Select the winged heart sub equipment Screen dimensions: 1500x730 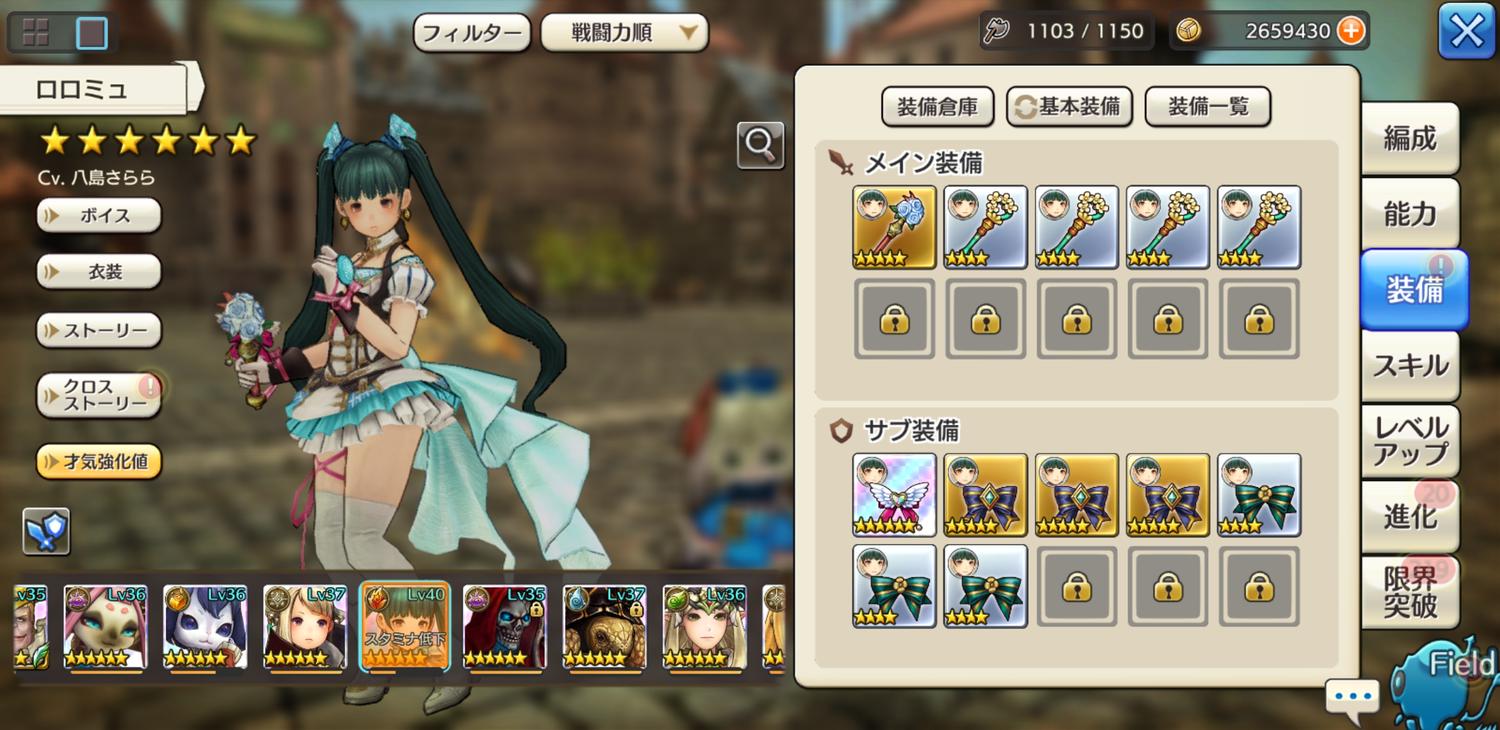894,495
